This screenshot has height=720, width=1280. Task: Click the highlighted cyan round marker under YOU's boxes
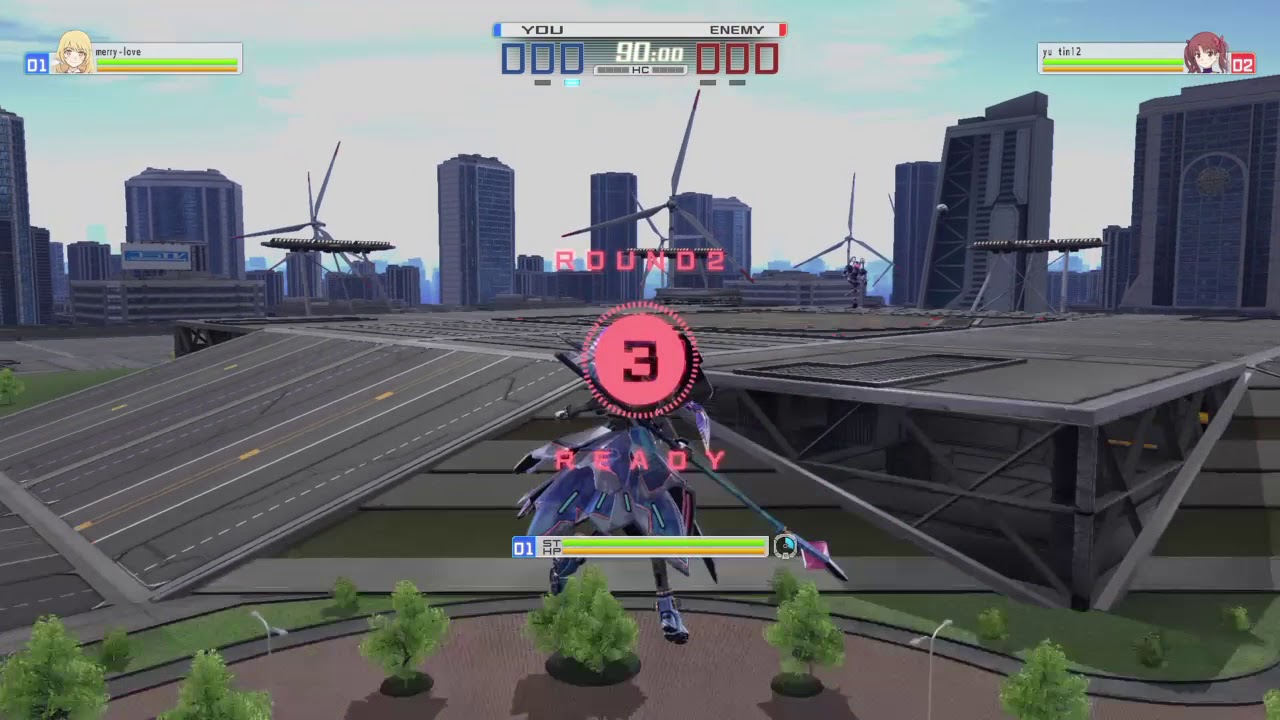(x=572, y=82)
